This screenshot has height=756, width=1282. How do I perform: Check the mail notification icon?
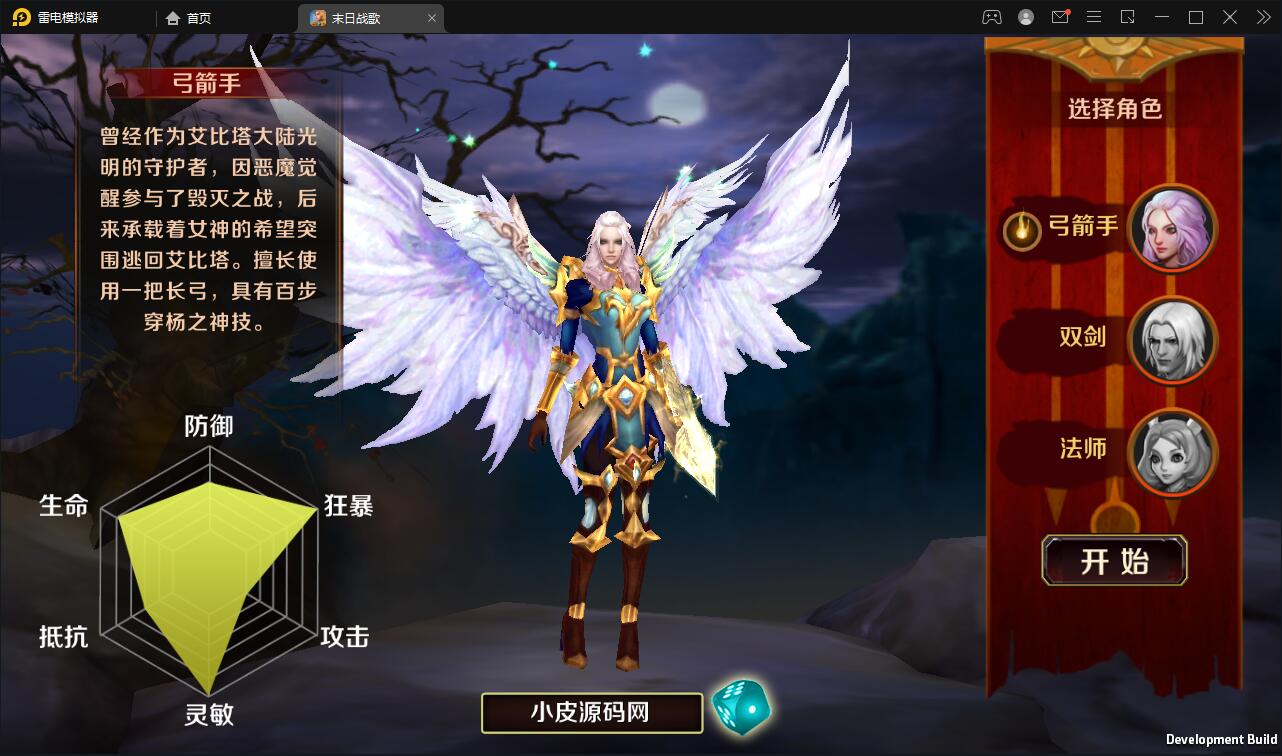click(x=1060, y=17)
